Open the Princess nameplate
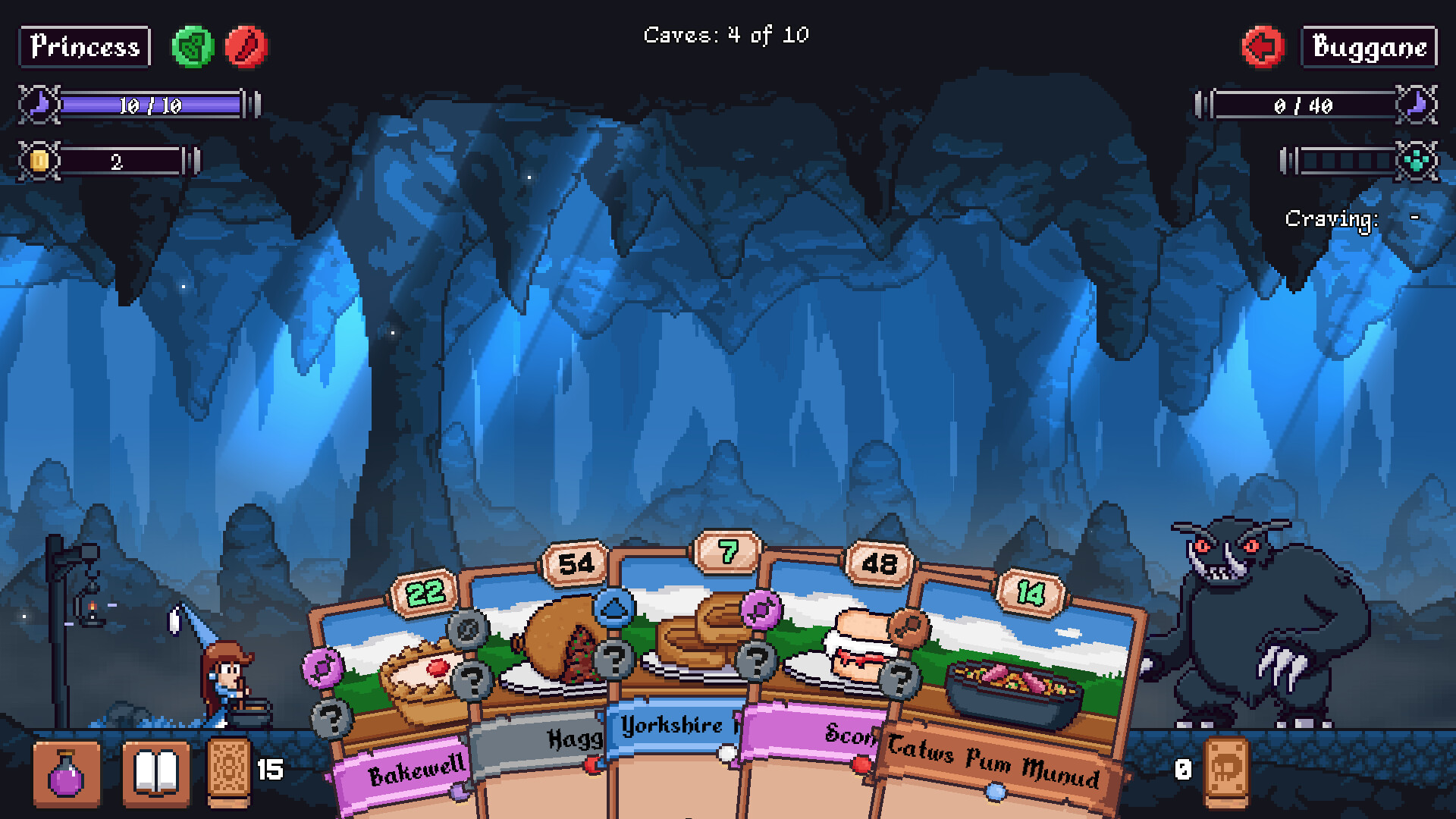The image size is (1456, 819). (x=83, y=46)
